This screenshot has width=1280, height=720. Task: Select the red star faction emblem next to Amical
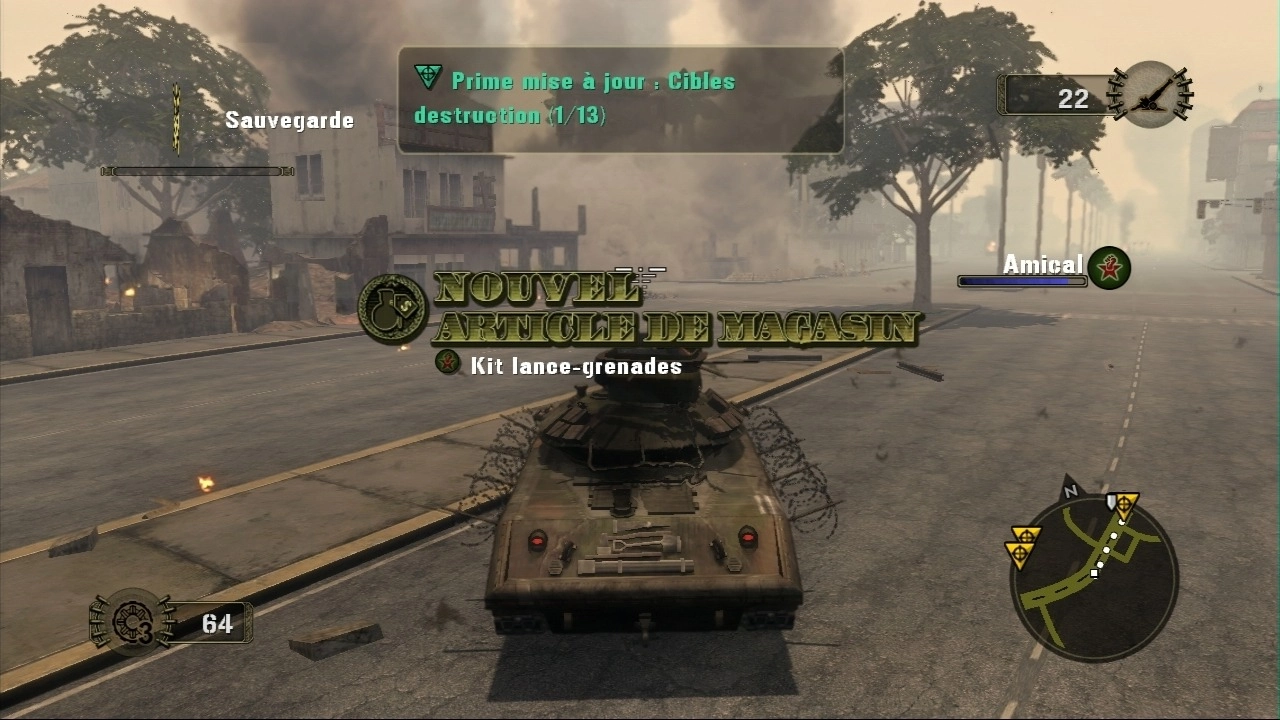click(x=1109, y=267)
